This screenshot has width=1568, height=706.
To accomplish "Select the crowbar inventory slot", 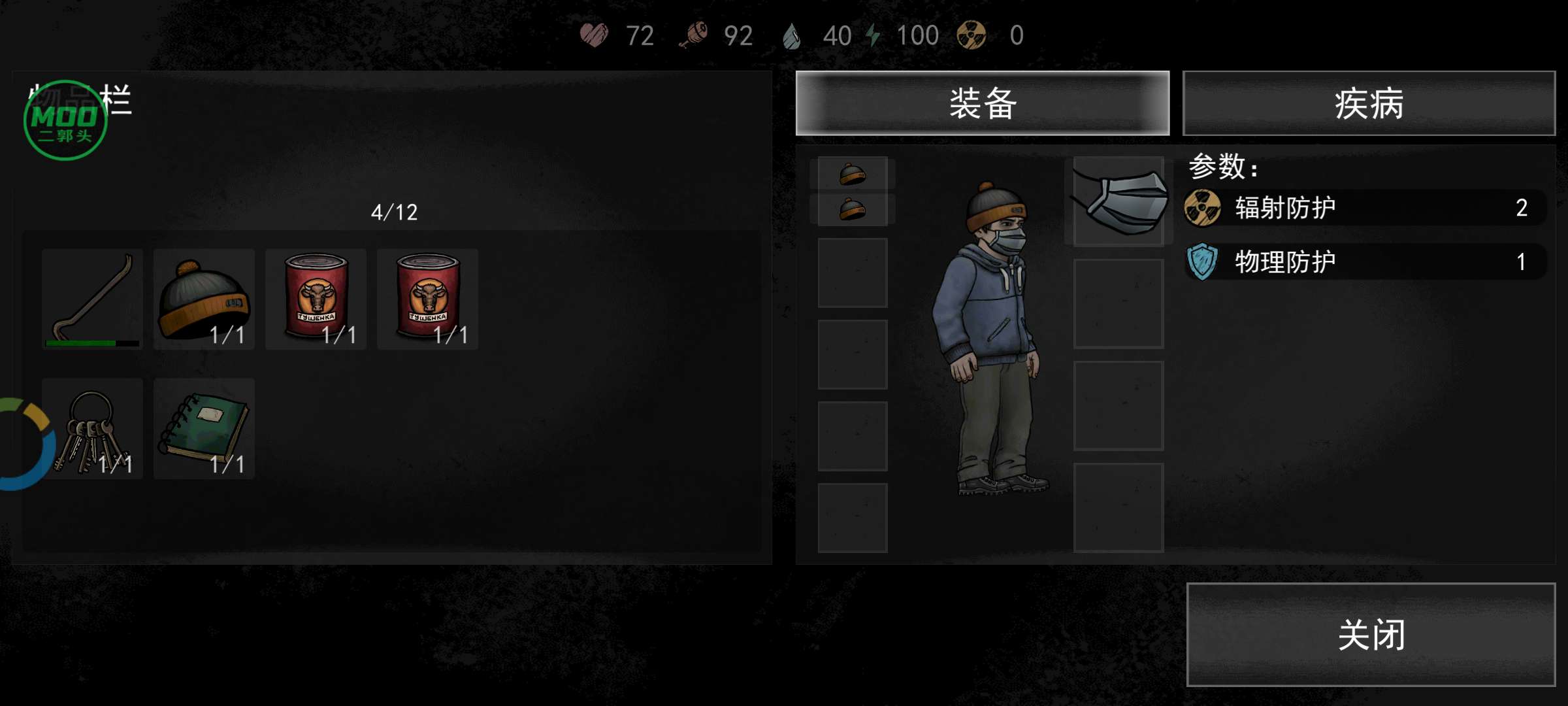I will [92, 299].
